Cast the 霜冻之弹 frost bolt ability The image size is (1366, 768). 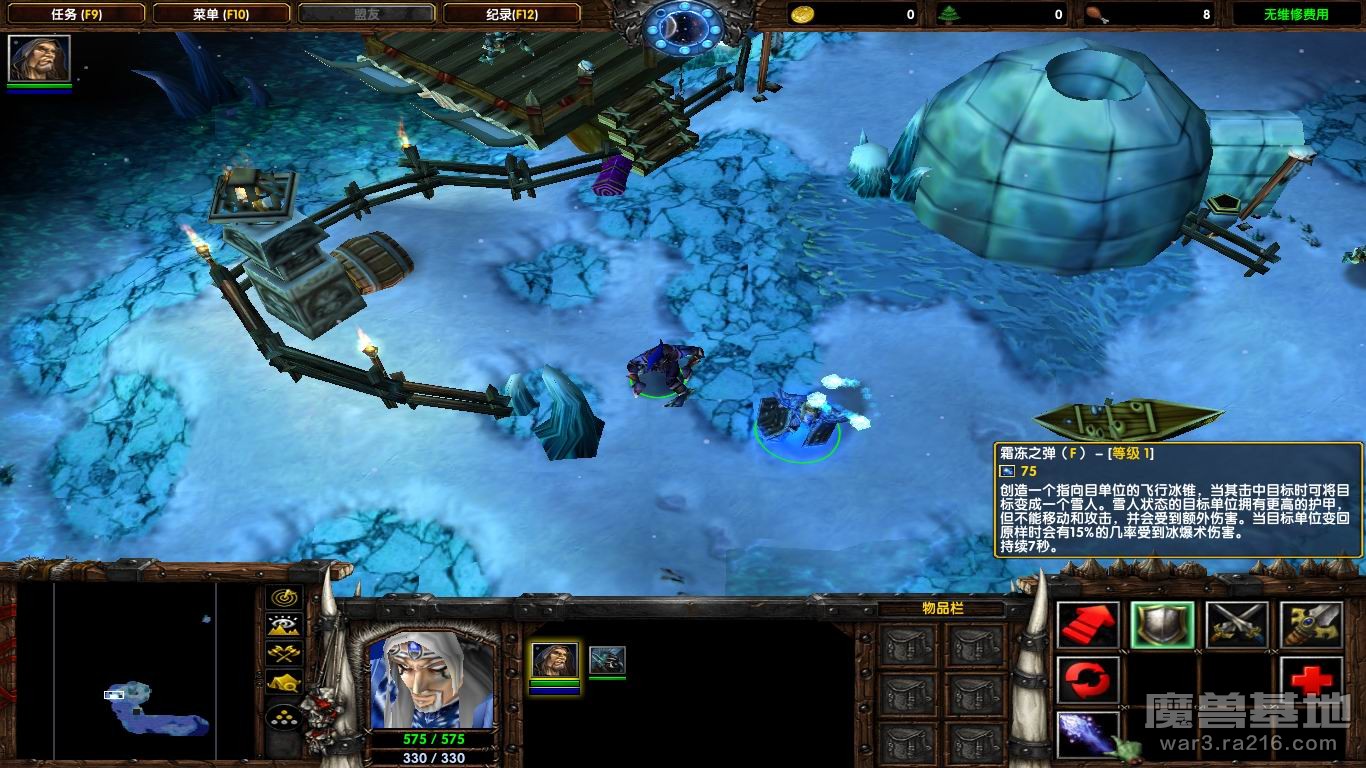click(1089, 736)
